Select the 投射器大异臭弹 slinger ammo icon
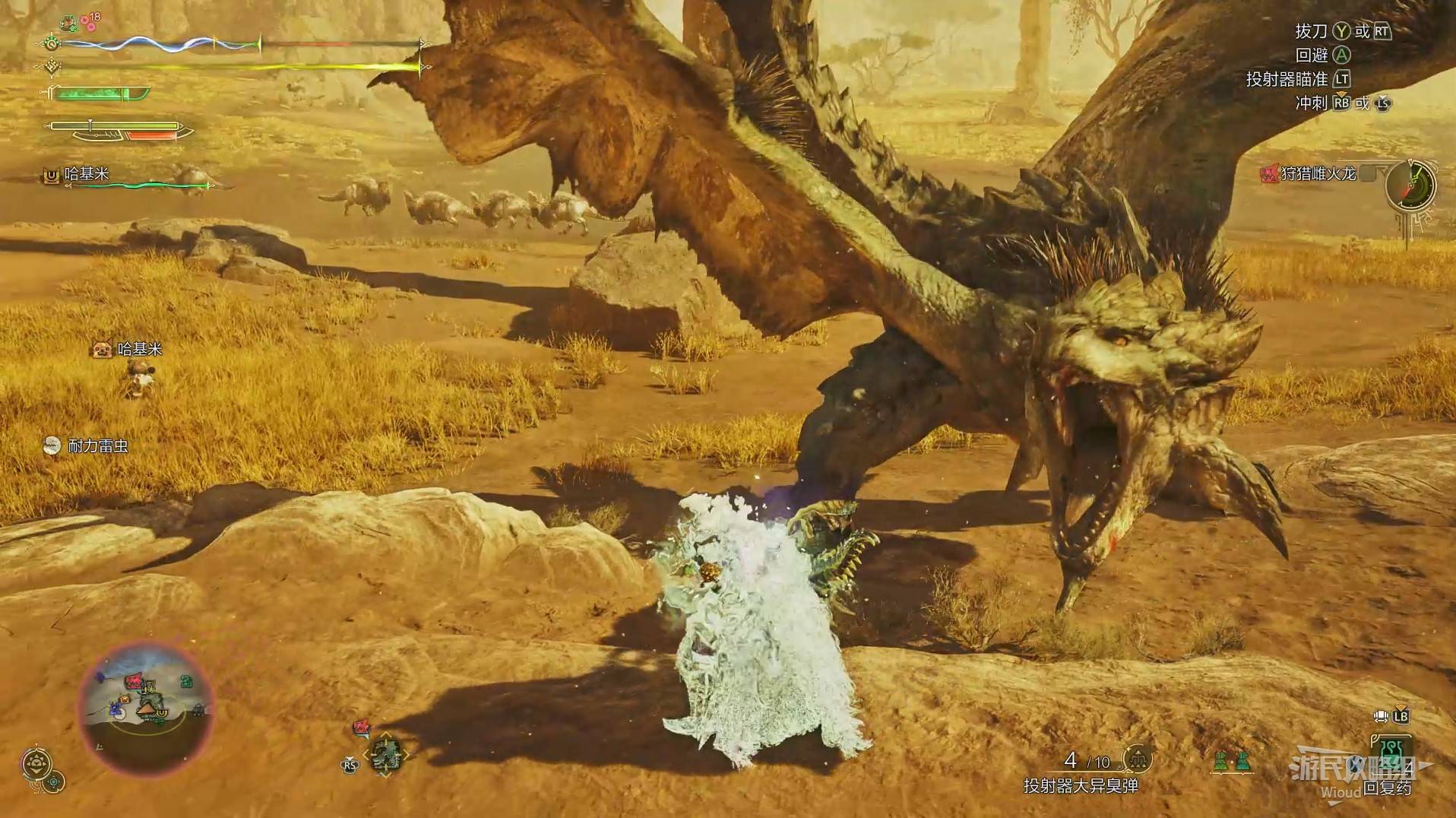The width and height of the screenshot is (1456, 818). coord(1138,759)
